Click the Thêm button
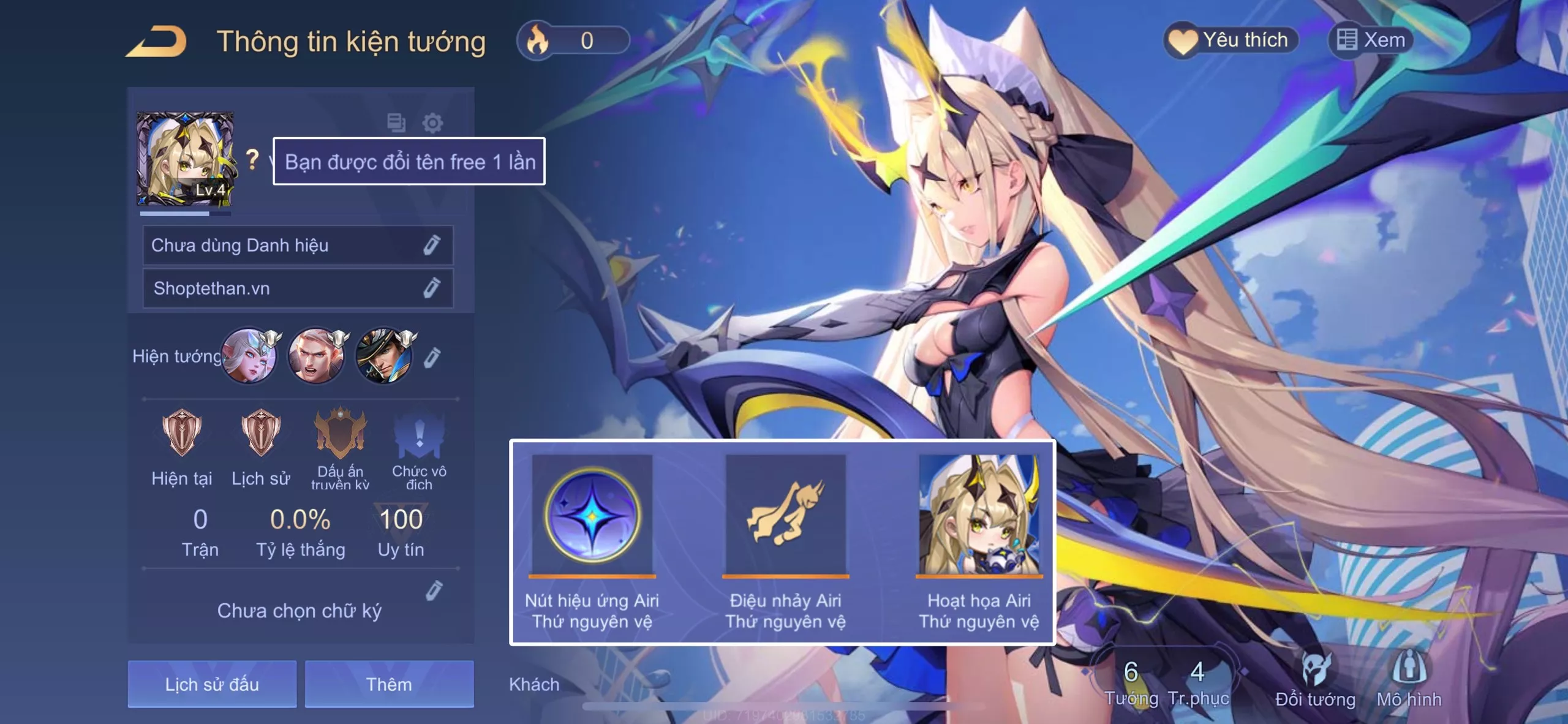 (389, 684)
